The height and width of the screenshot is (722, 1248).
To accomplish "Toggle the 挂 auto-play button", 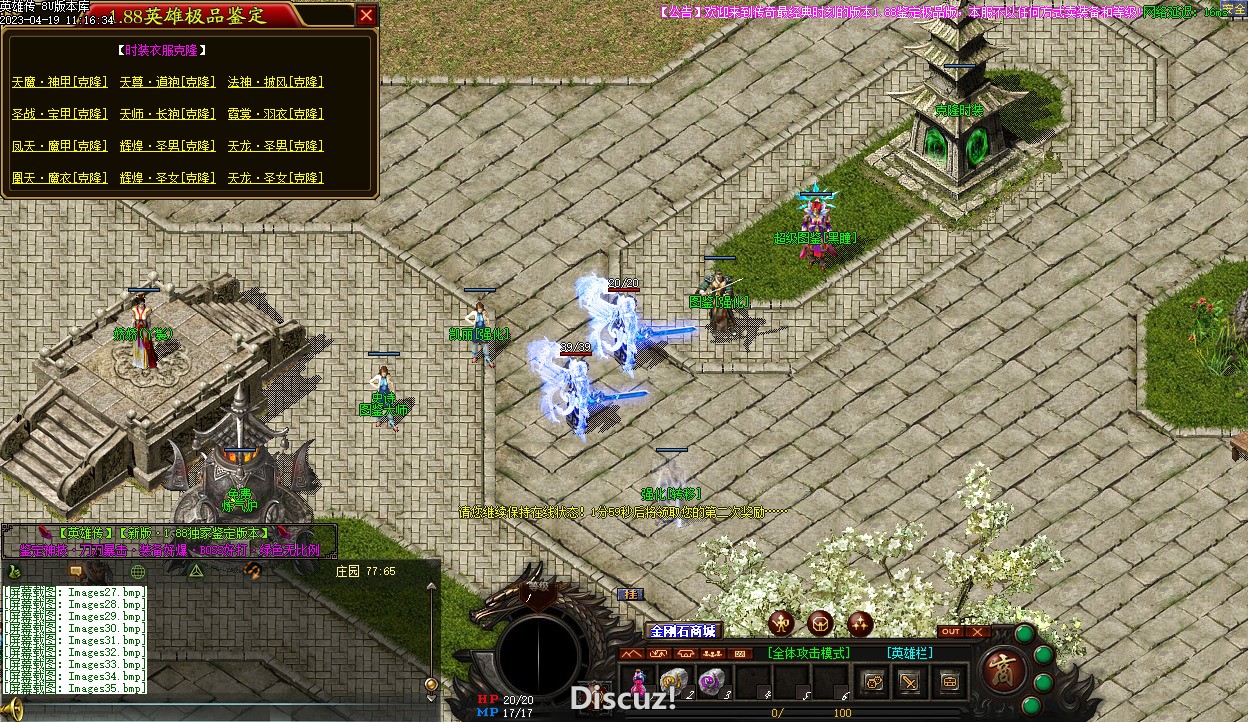I will [630, 593].
